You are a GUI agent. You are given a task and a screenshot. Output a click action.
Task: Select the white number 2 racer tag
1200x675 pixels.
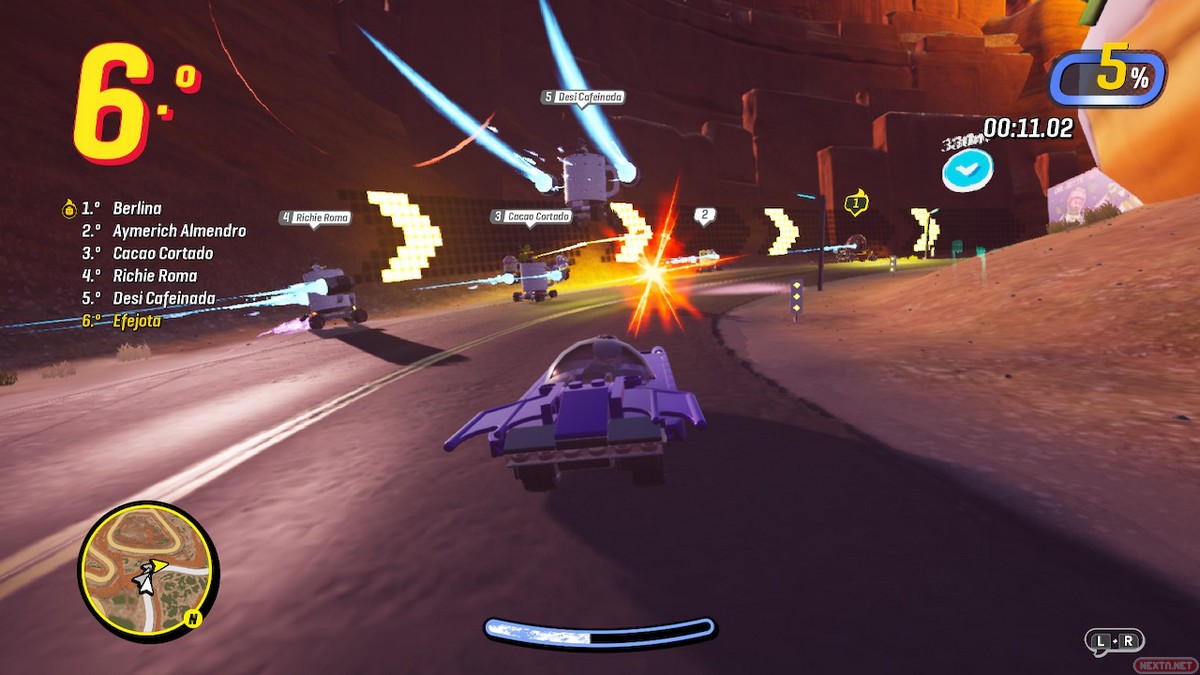704,215
